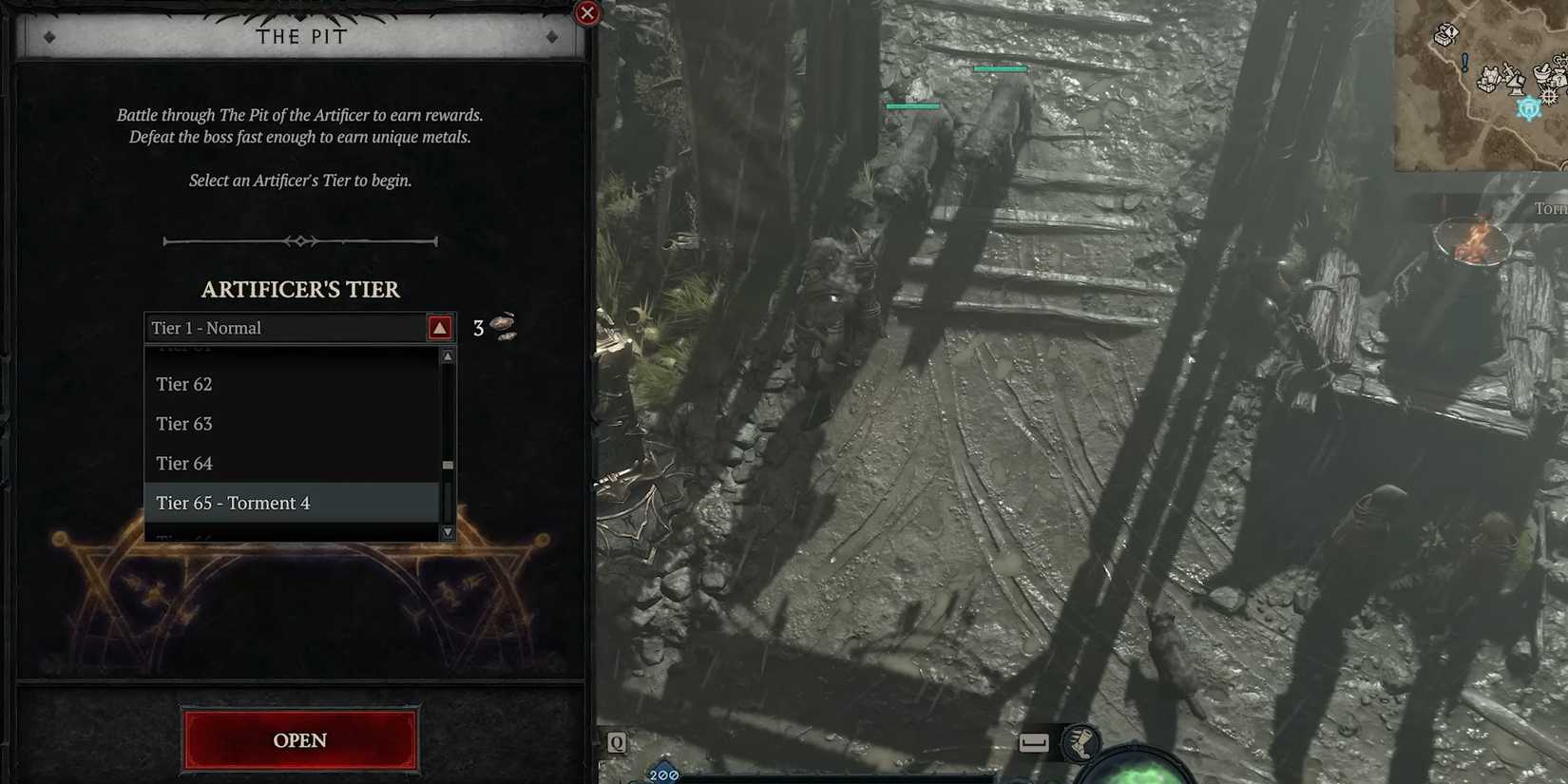Click the keyboard input indicator icon
The image size is (1568, 784).
click(1033, 744)
